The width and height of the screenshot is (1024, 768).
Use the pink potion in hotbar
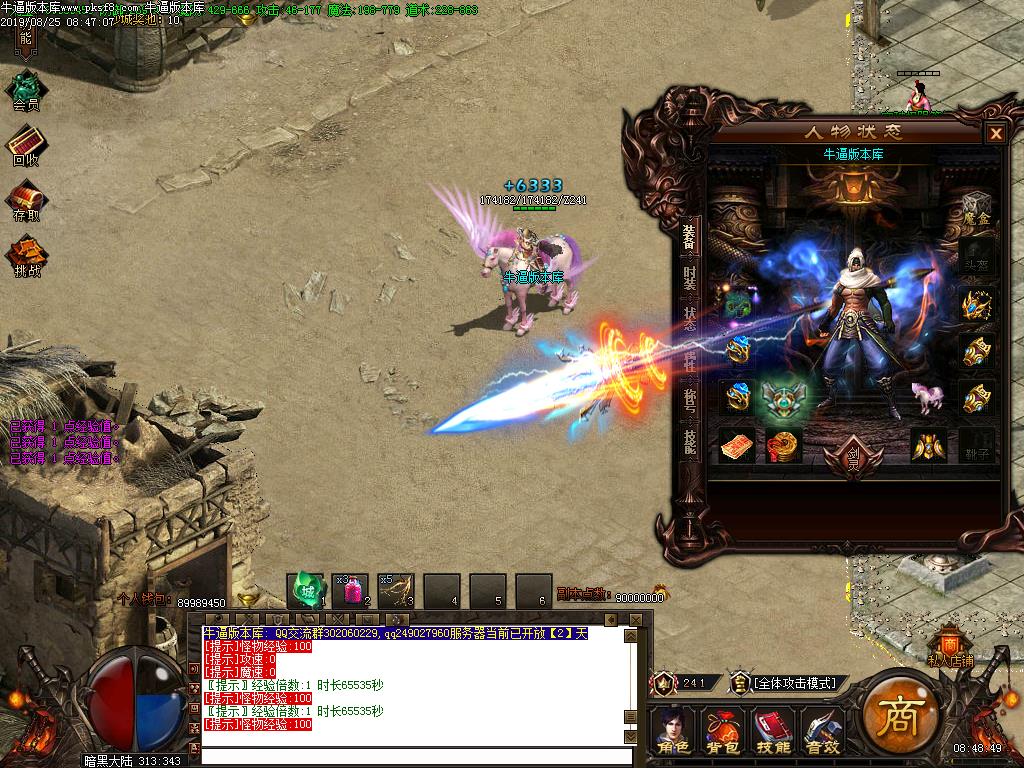tap(352, 590)
